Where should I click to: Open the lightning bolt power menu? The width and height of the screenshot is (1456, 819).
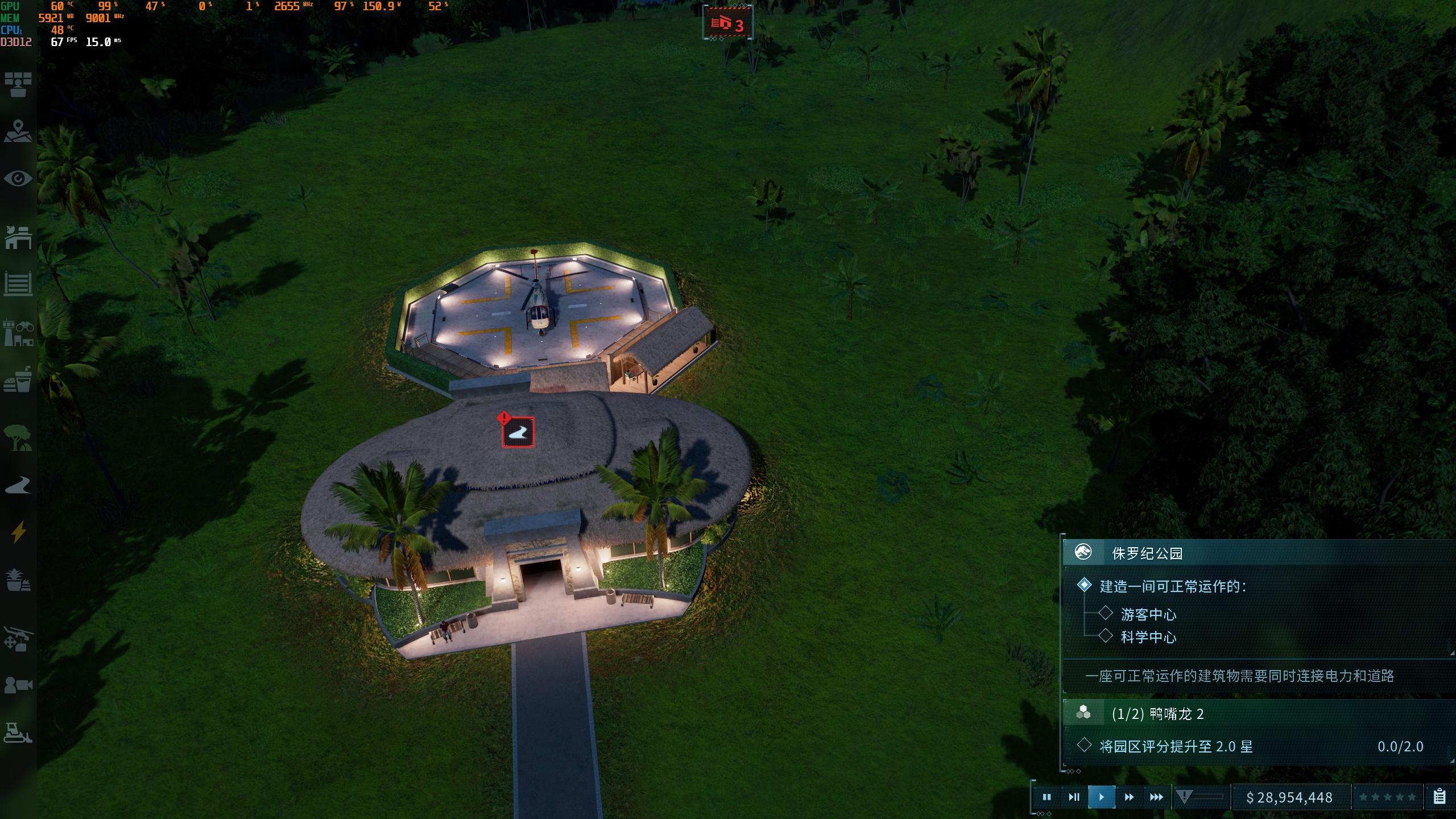click(18, 532)
